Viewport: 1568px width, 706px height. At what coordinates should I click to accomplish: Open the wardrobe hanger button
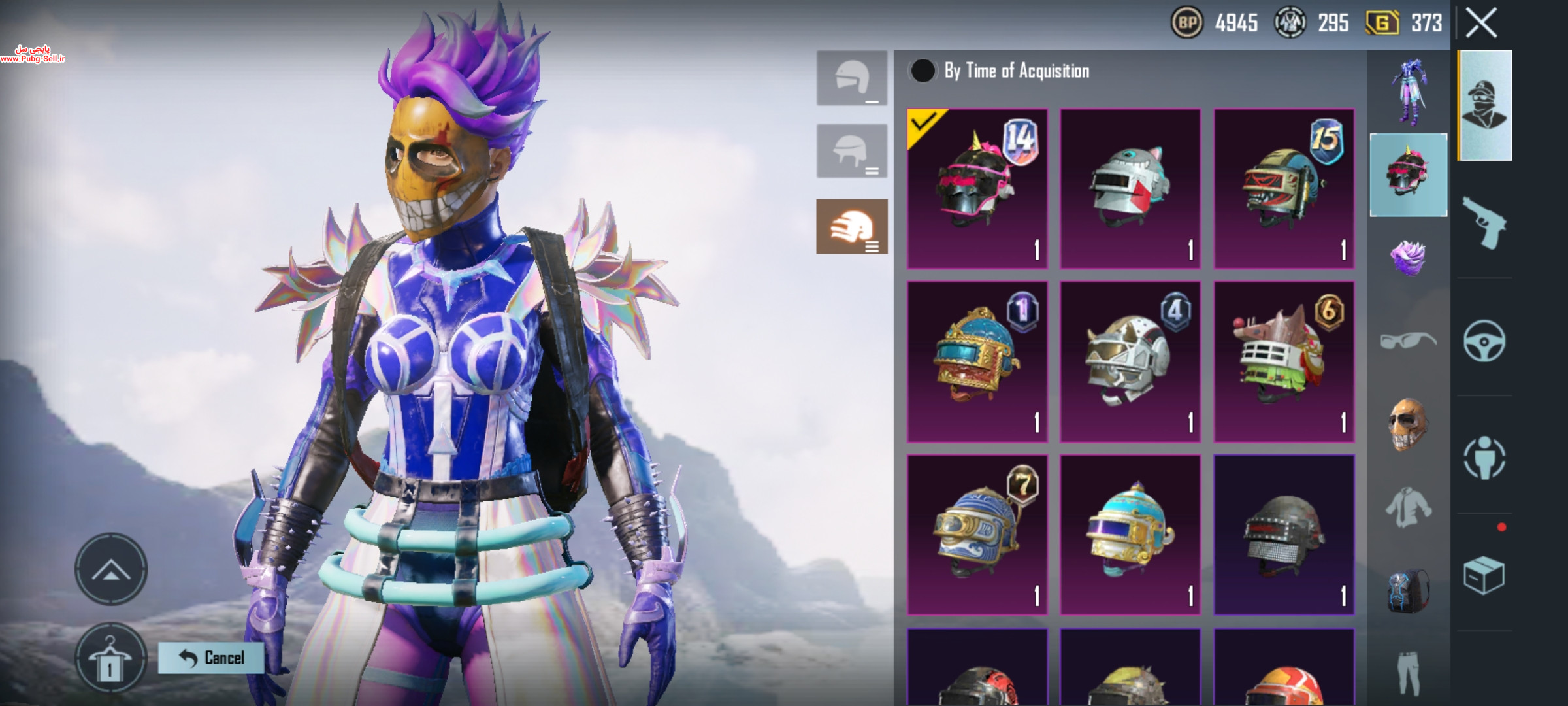[x=110, y=658]
